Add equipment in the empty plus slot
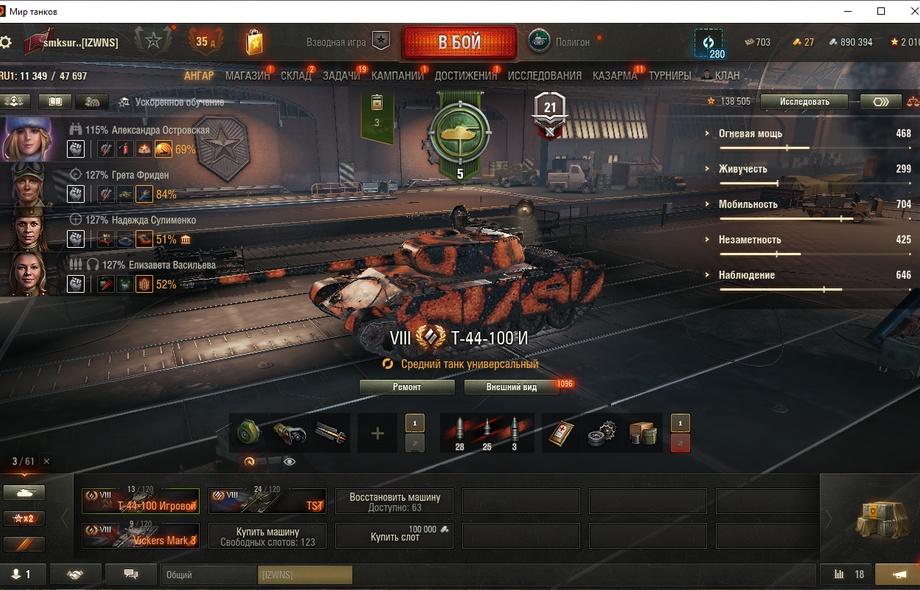 pyautogui.click(x=377, y=433)
